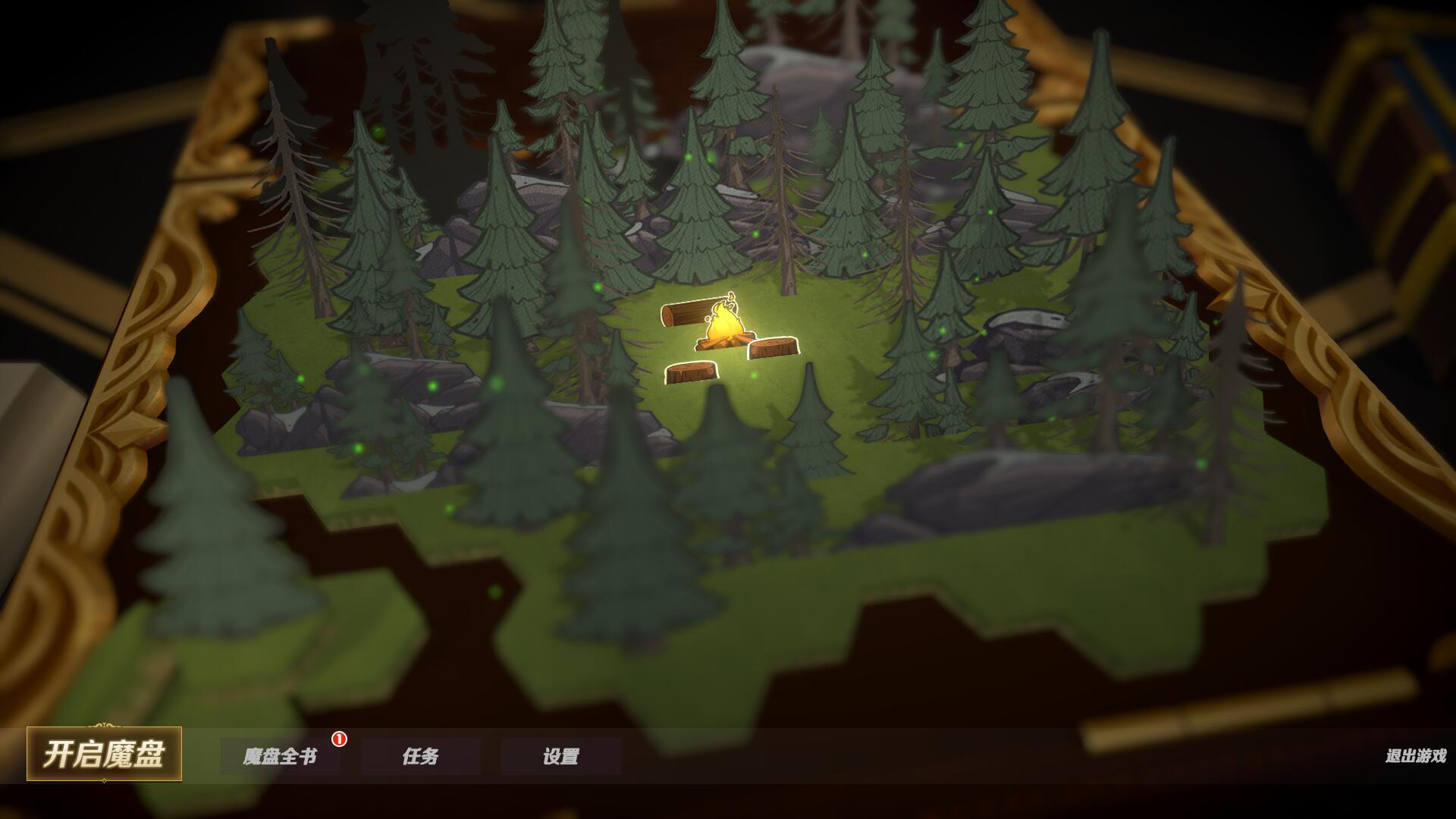Open the 设置 settings menu
Viewport: 1456px width, 819px height.
click(x=560, y=757)
